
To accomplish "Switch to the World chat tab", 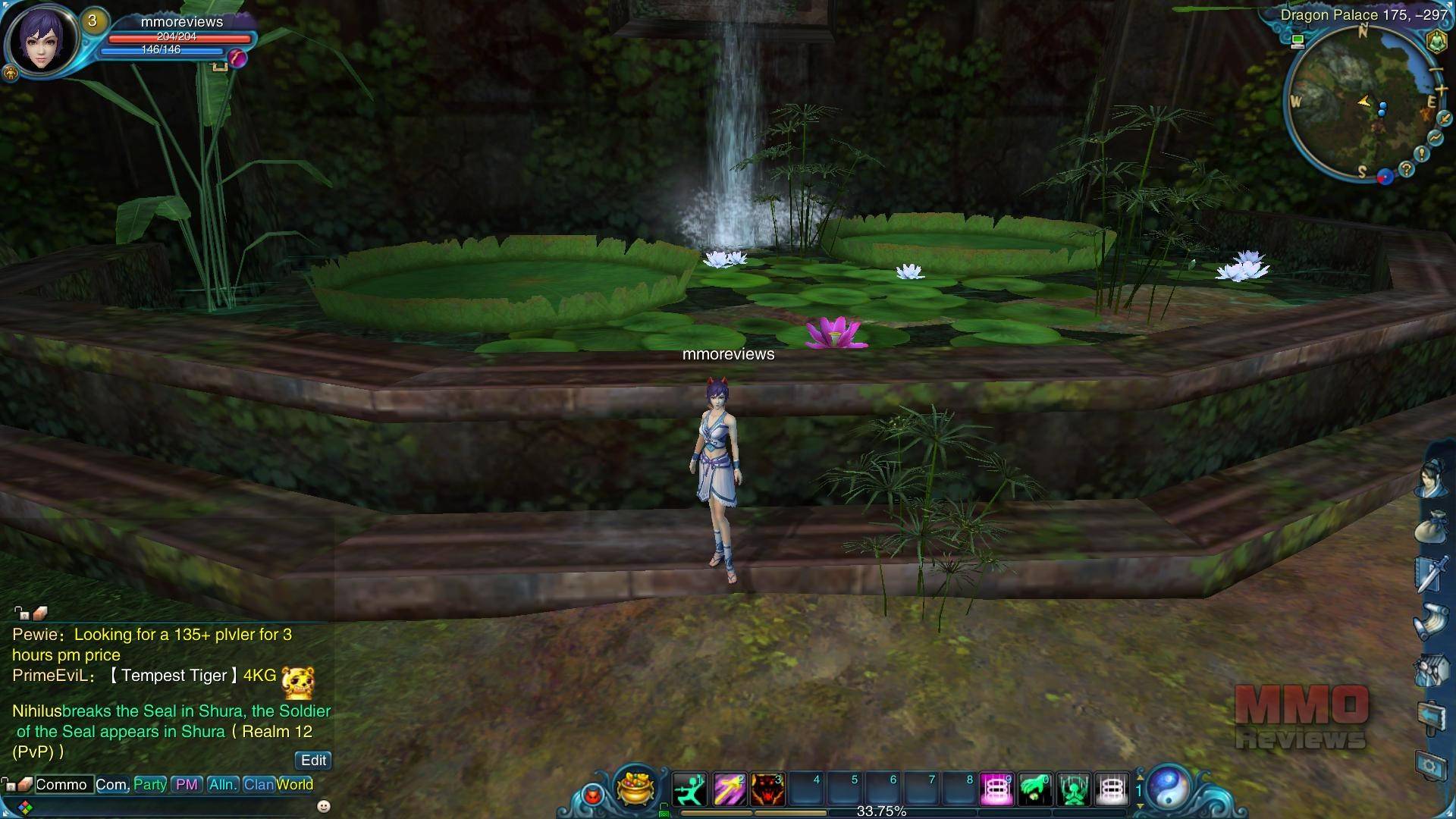I will (x=295, y=784).
